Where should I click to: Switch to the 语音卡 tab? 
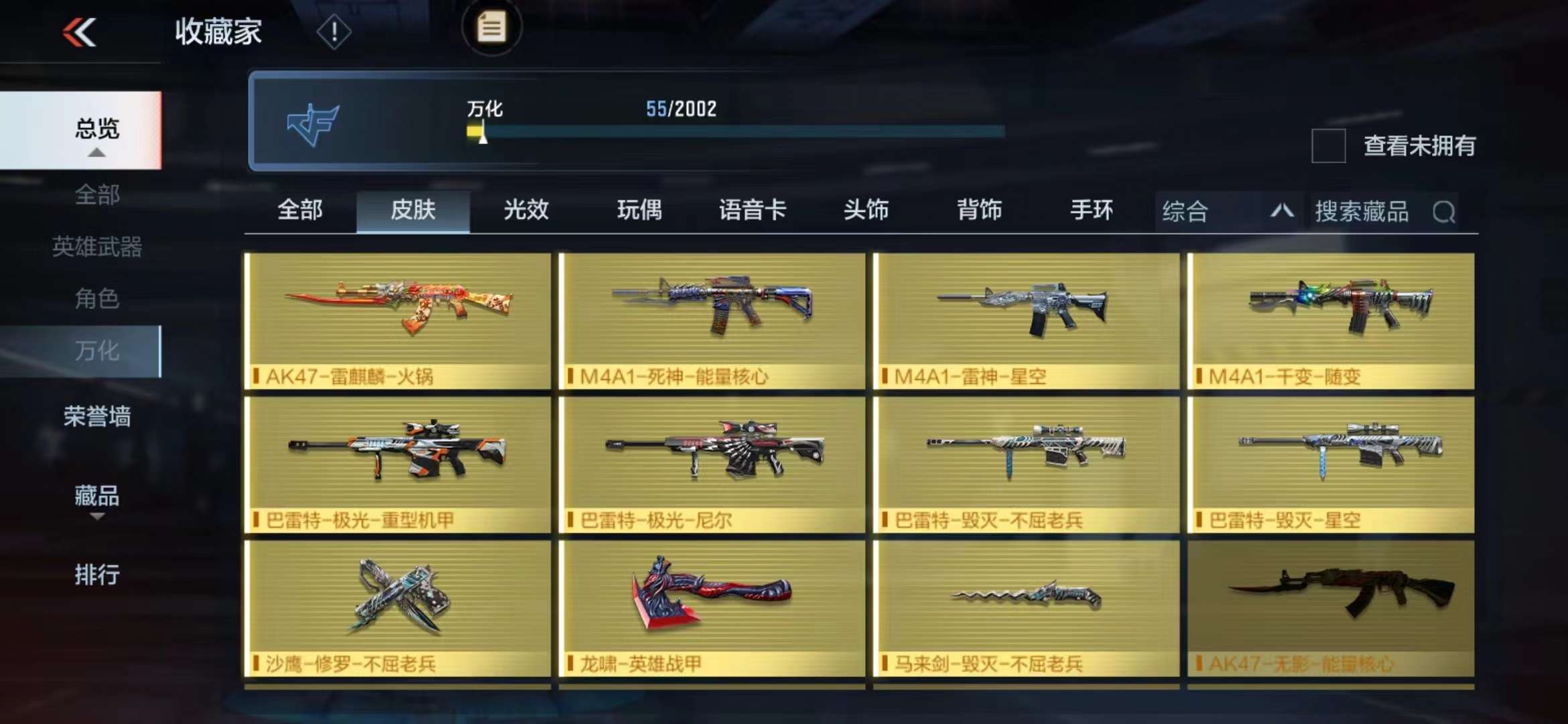click(x=753, y=210)
